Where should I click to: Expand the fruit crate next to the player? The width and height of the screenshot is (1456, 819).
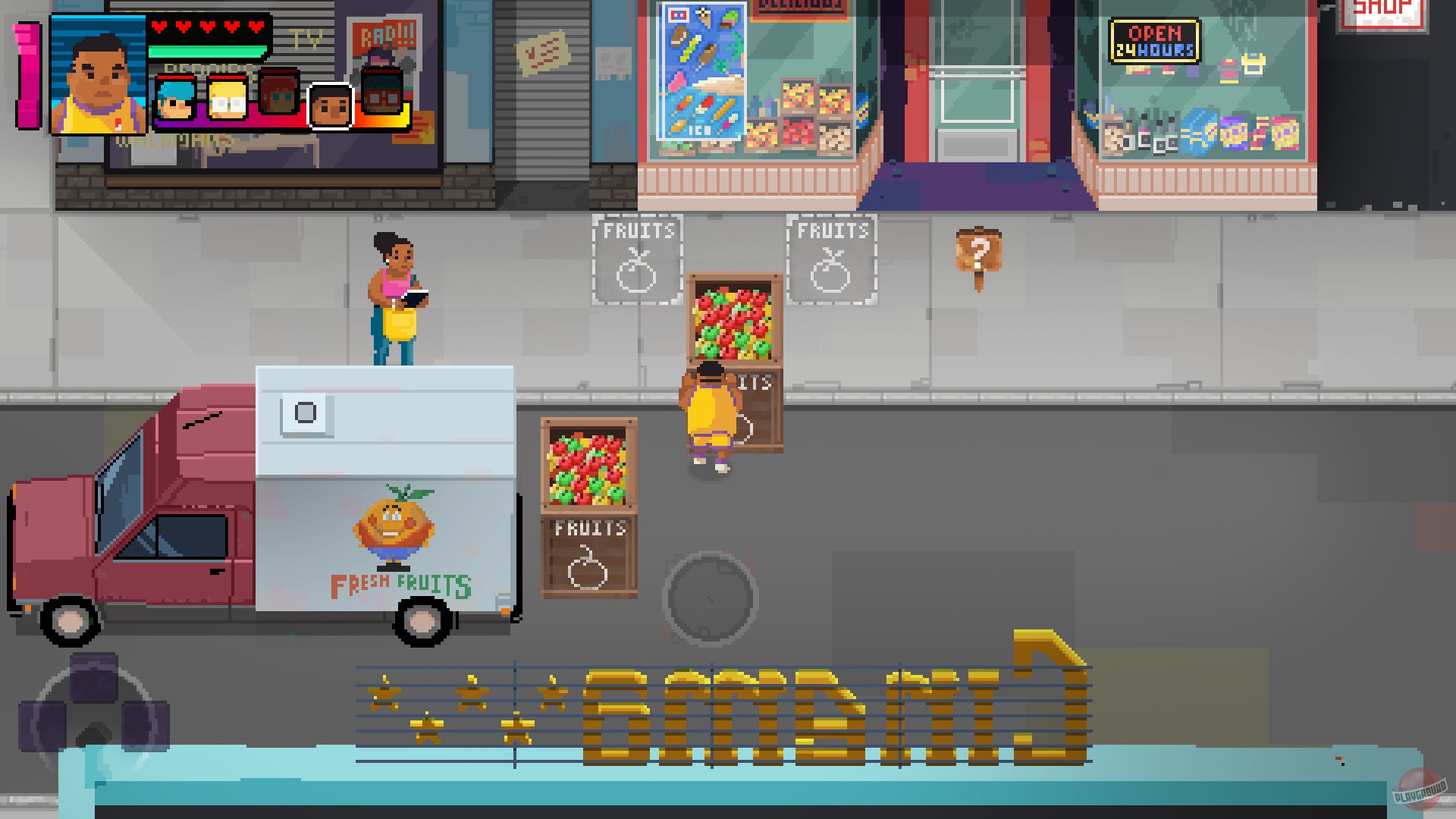click(734, 326)
